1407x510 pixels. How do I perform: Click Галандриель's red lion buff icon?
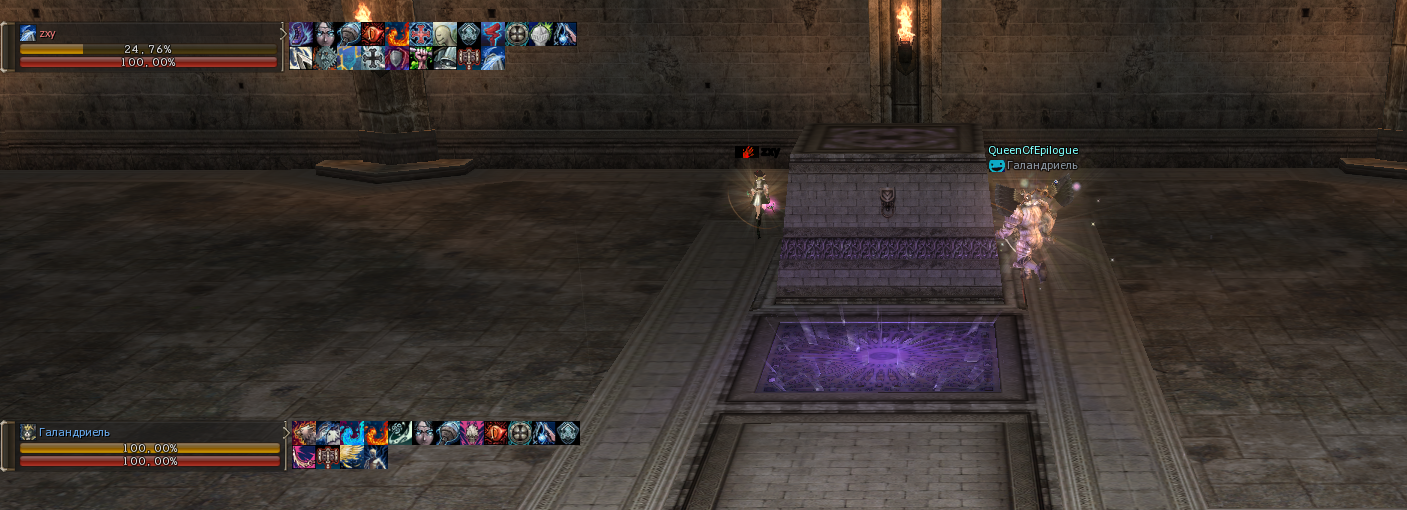[x=304, y=433]
